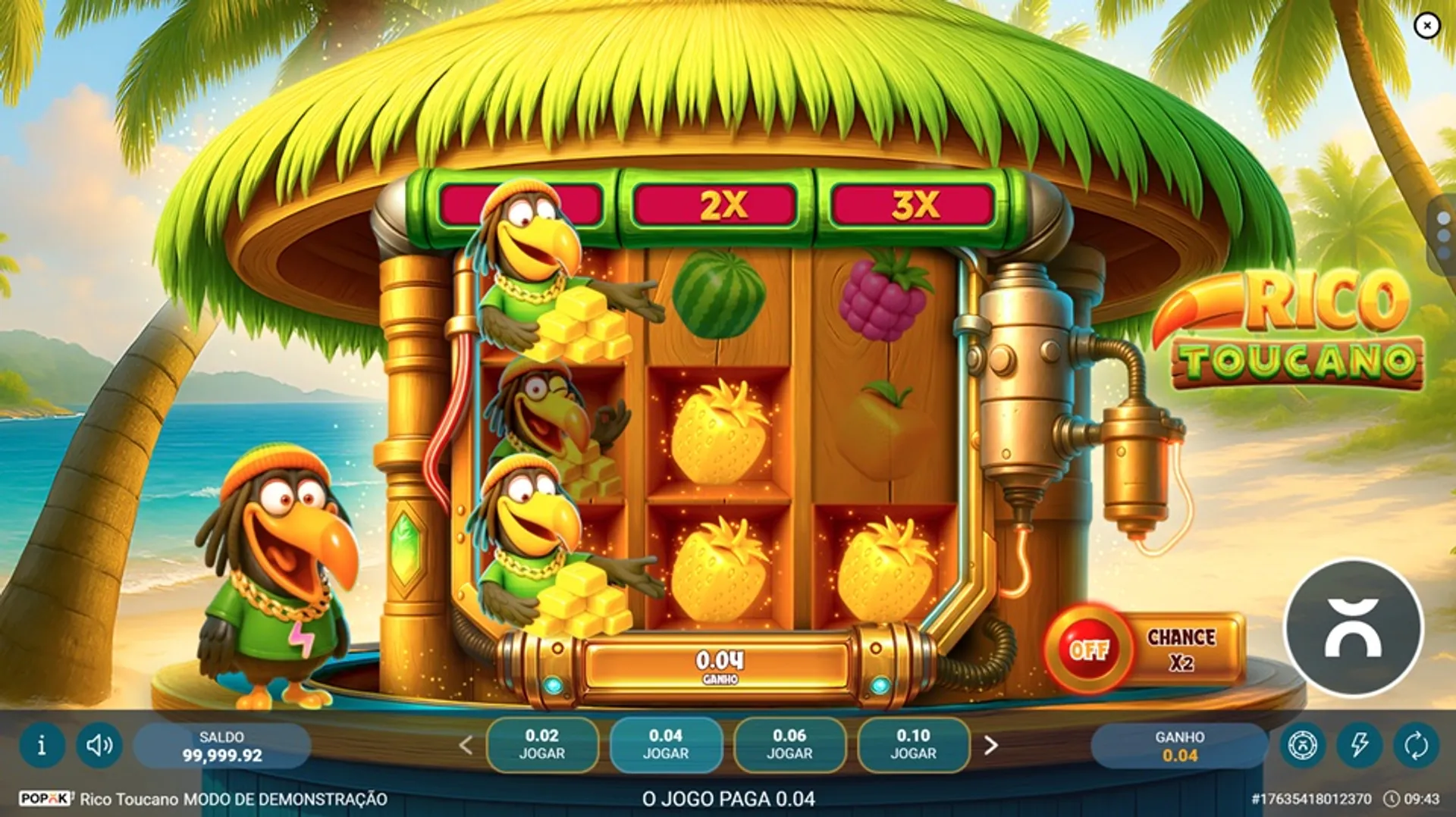Open the info panel
Screen dimensions: 1456x817
tap(42, 745)
